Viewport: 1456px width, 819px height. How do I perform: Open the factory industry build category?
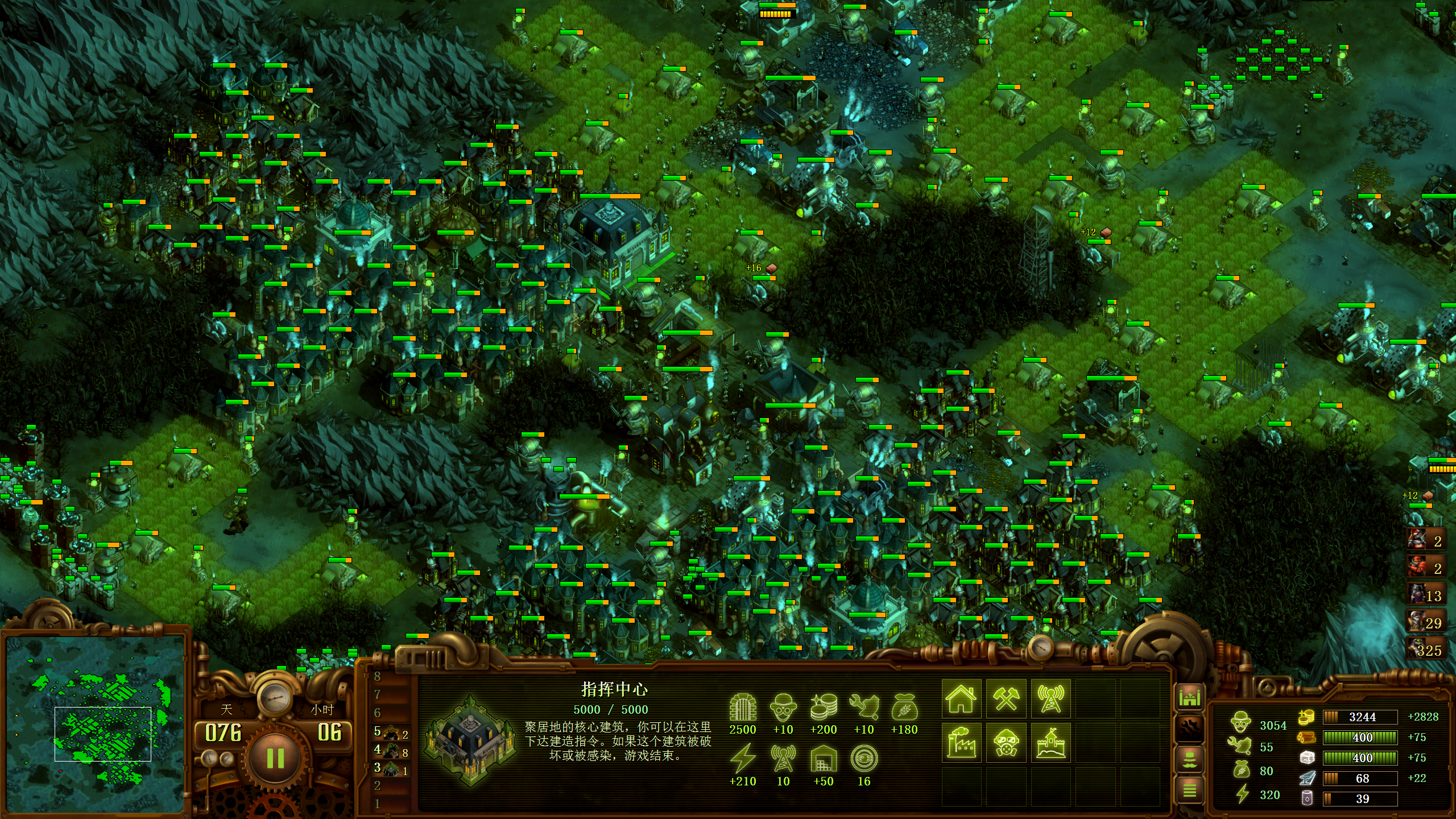[961, 742]
